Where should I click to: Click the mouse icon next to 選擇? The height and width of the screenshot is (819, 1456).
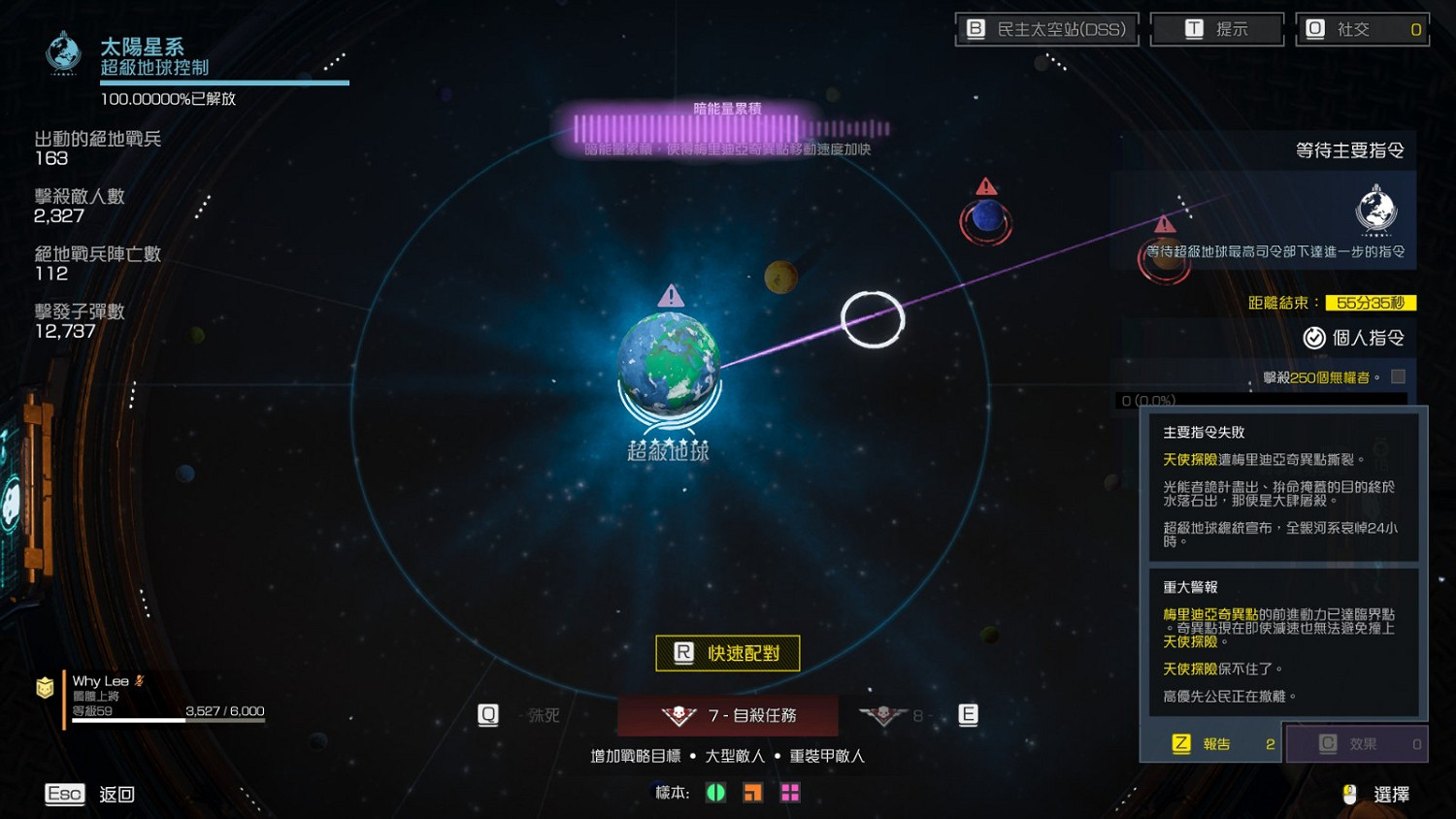[x=1350, y=794]
